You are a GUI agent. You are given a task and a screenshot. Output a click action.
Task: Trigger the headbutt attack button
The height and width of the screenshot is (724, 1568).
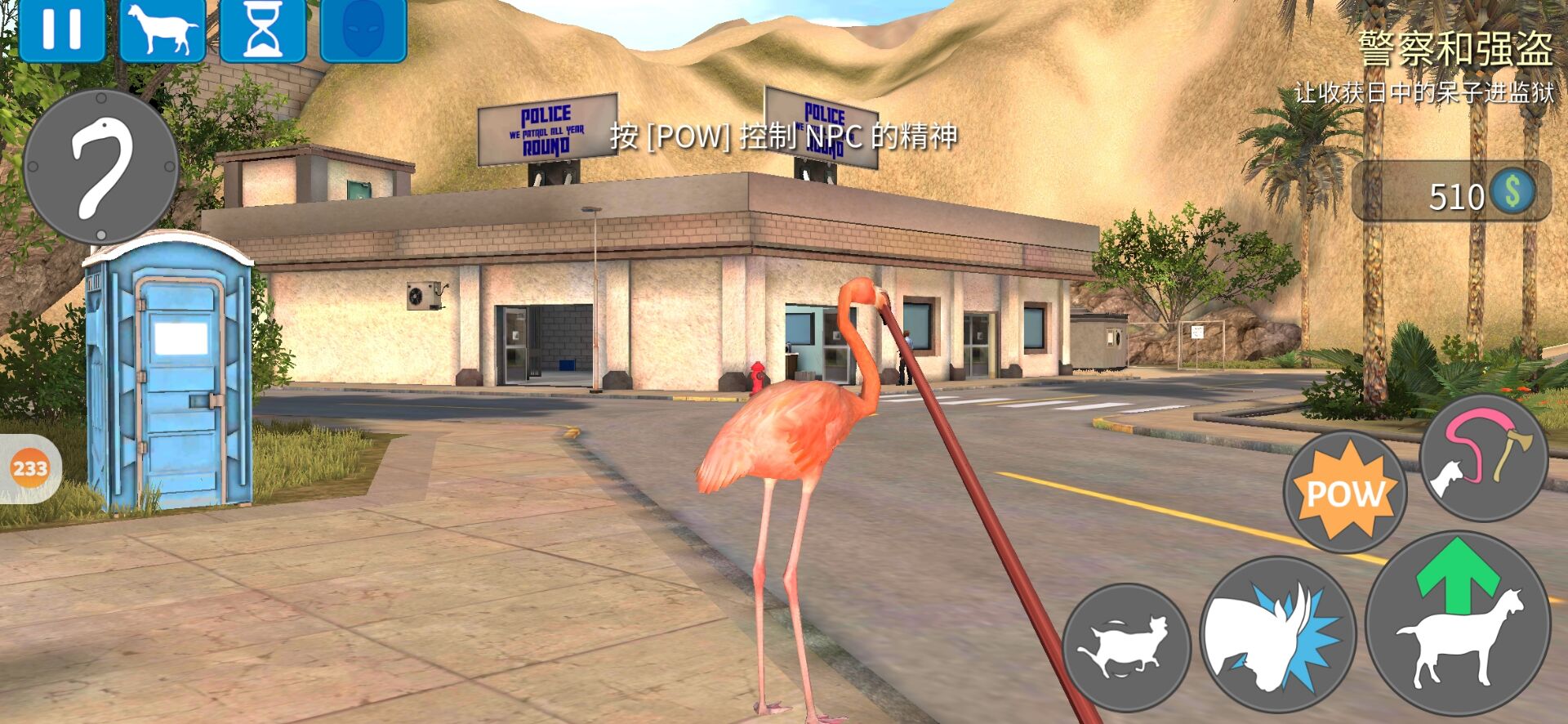(x=1277, y=634)
